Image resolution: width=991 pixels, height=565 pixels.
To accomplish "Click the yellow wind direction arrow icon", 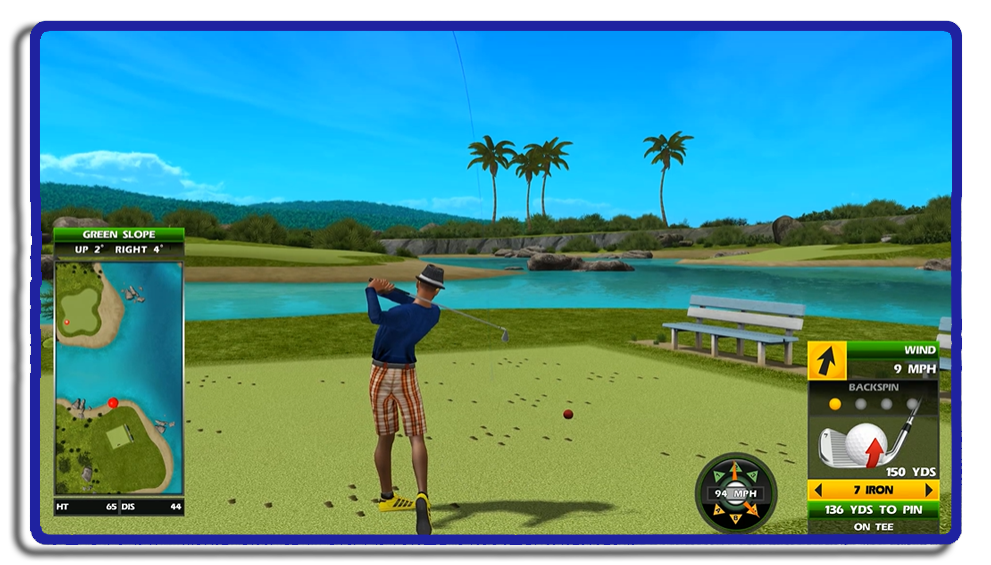I will point(827,361).
